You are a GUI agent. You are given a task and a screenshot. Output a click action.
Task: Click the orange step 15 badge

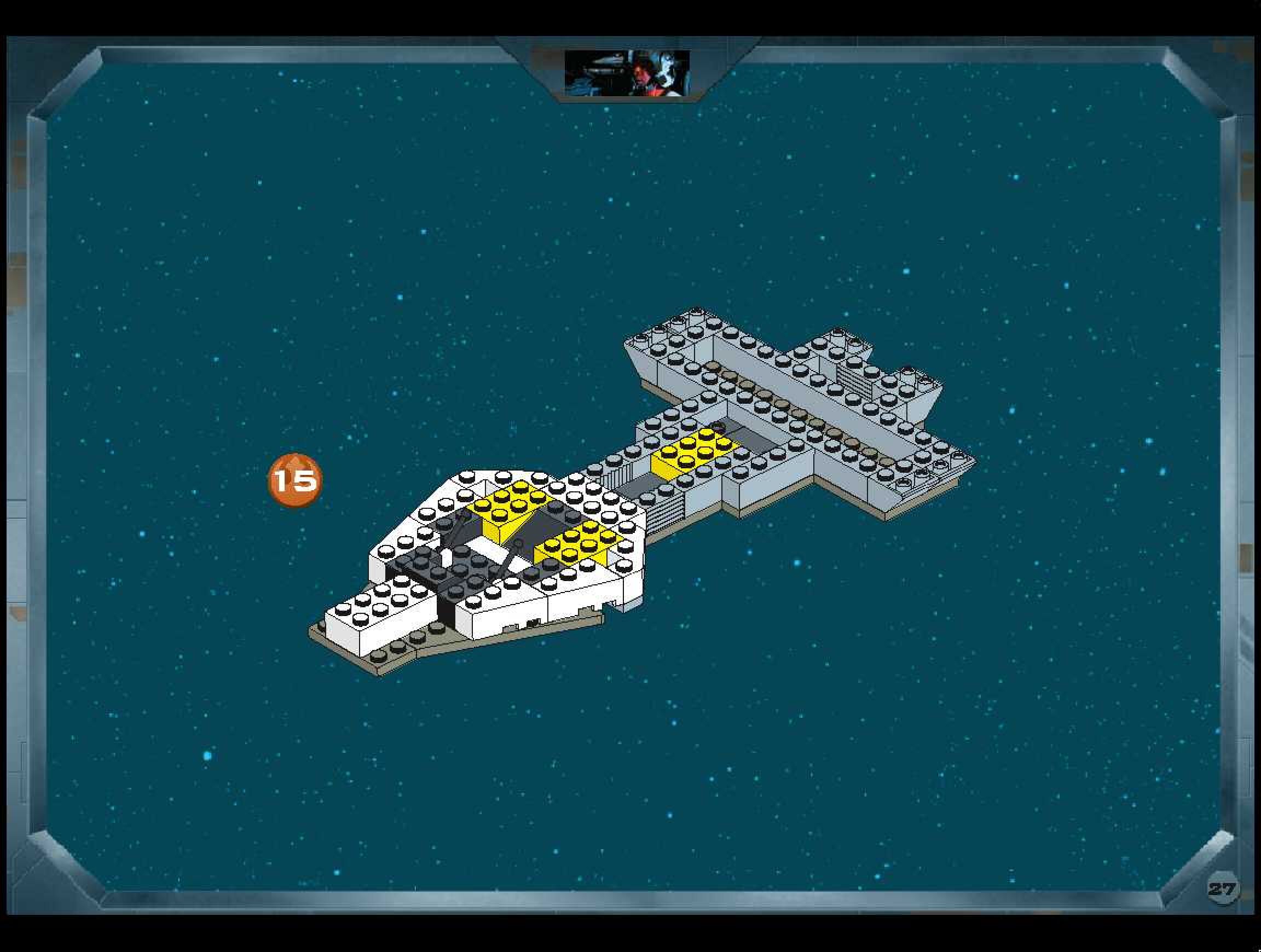point(295,480)
